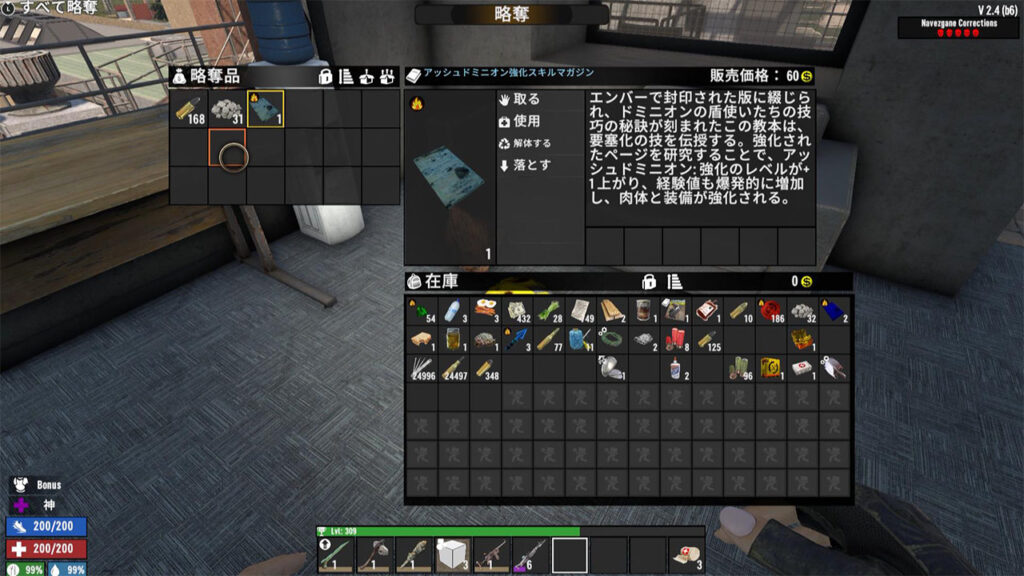Screen dimensions: 1024x576
Task: Use the skill magazine with 使用
Action: (x=525, y=121)
